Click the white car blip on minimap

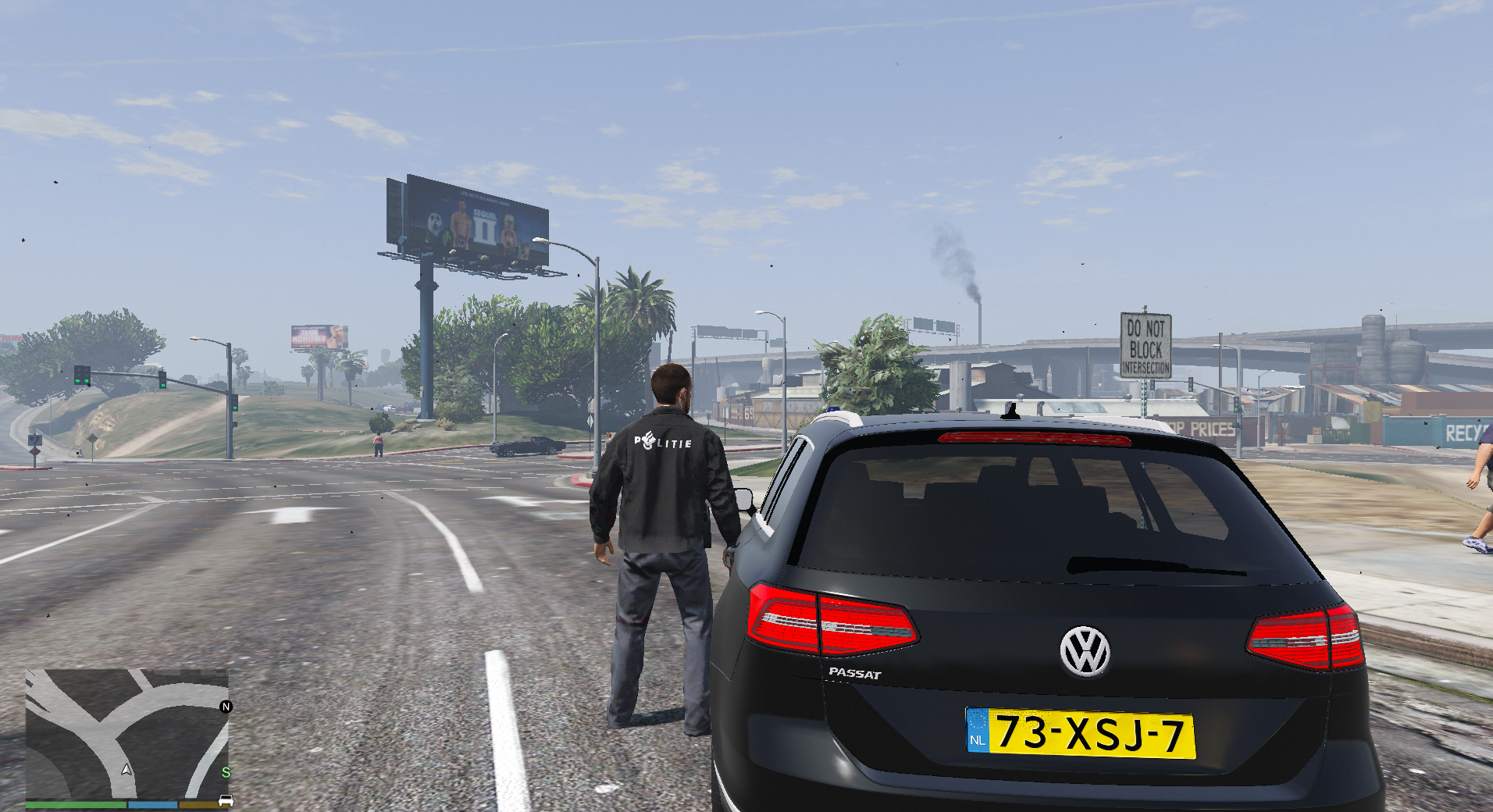coord(226,800)
